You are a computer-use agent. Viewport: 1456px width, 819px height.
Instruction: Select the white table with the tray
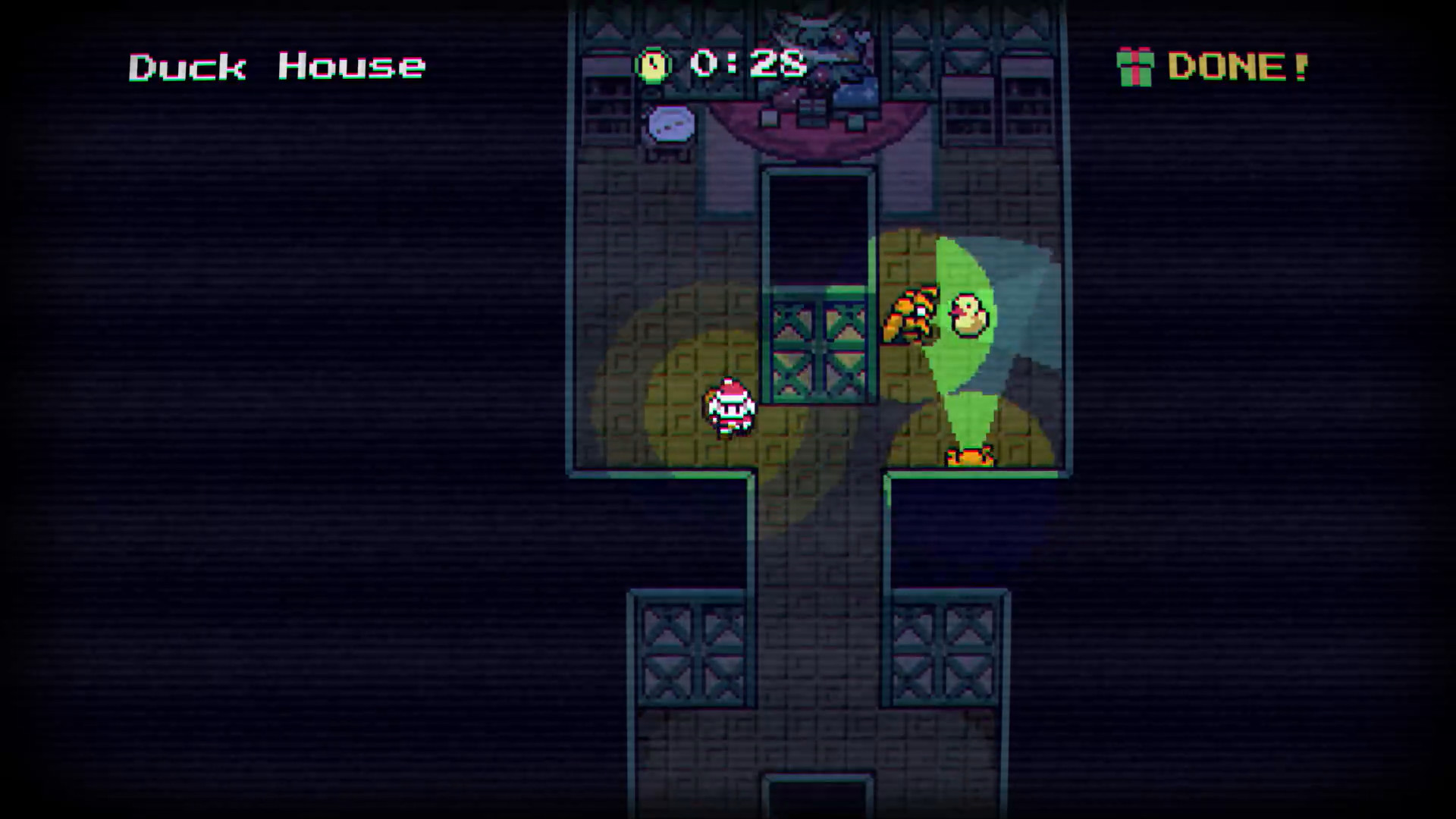[671, 125]
